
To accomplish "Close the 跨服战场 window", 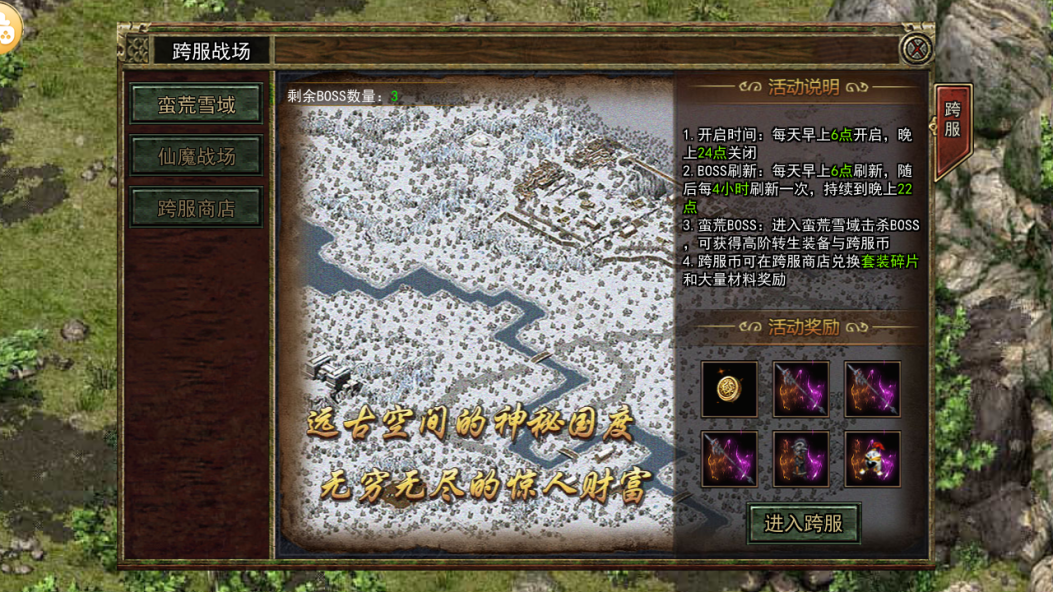I will tap(916, 48).
